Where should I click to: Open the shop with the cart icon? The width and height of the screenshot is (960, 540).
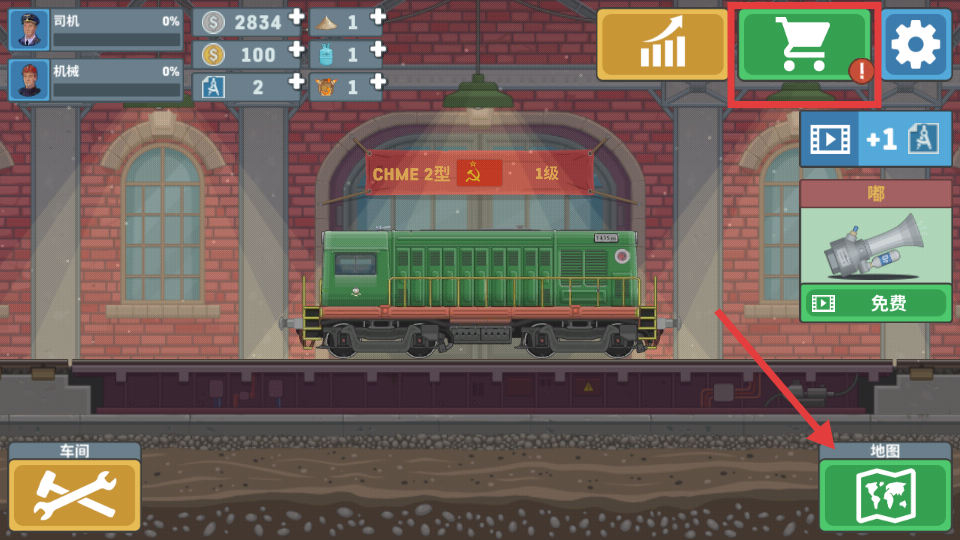tap(803, 45)
